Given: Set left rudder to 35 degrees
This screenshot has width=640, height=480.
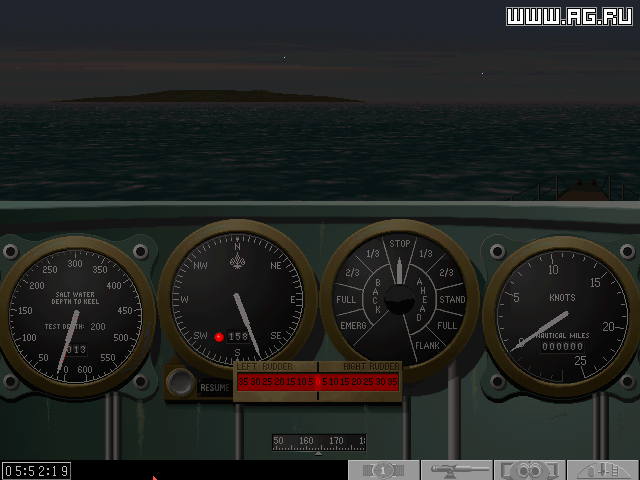Looking at the screenshot, I should (243, 381).
